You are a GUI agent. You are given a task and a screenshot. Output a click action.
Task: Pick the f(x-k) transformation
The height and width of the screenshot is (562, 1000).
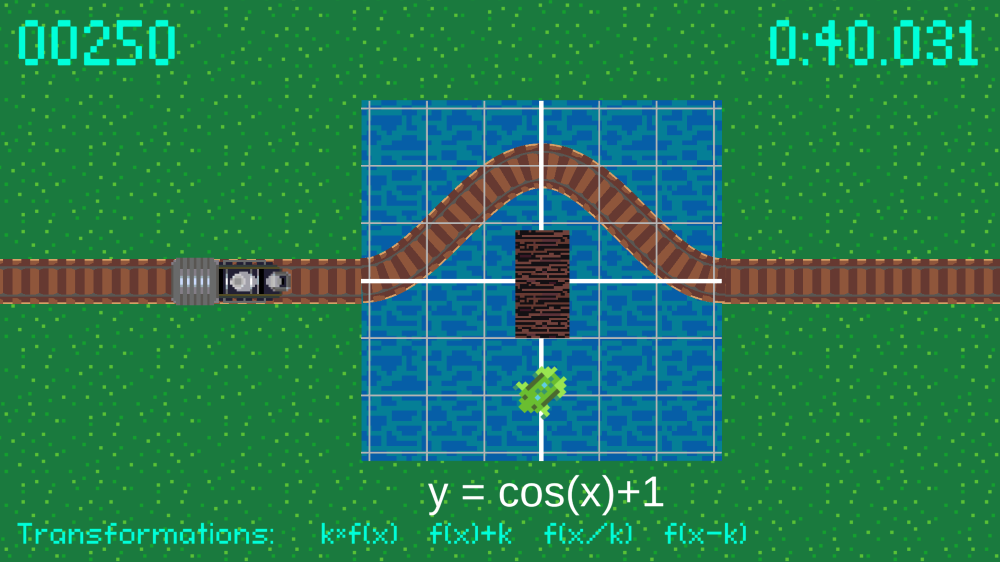click(x=705, y=534)
